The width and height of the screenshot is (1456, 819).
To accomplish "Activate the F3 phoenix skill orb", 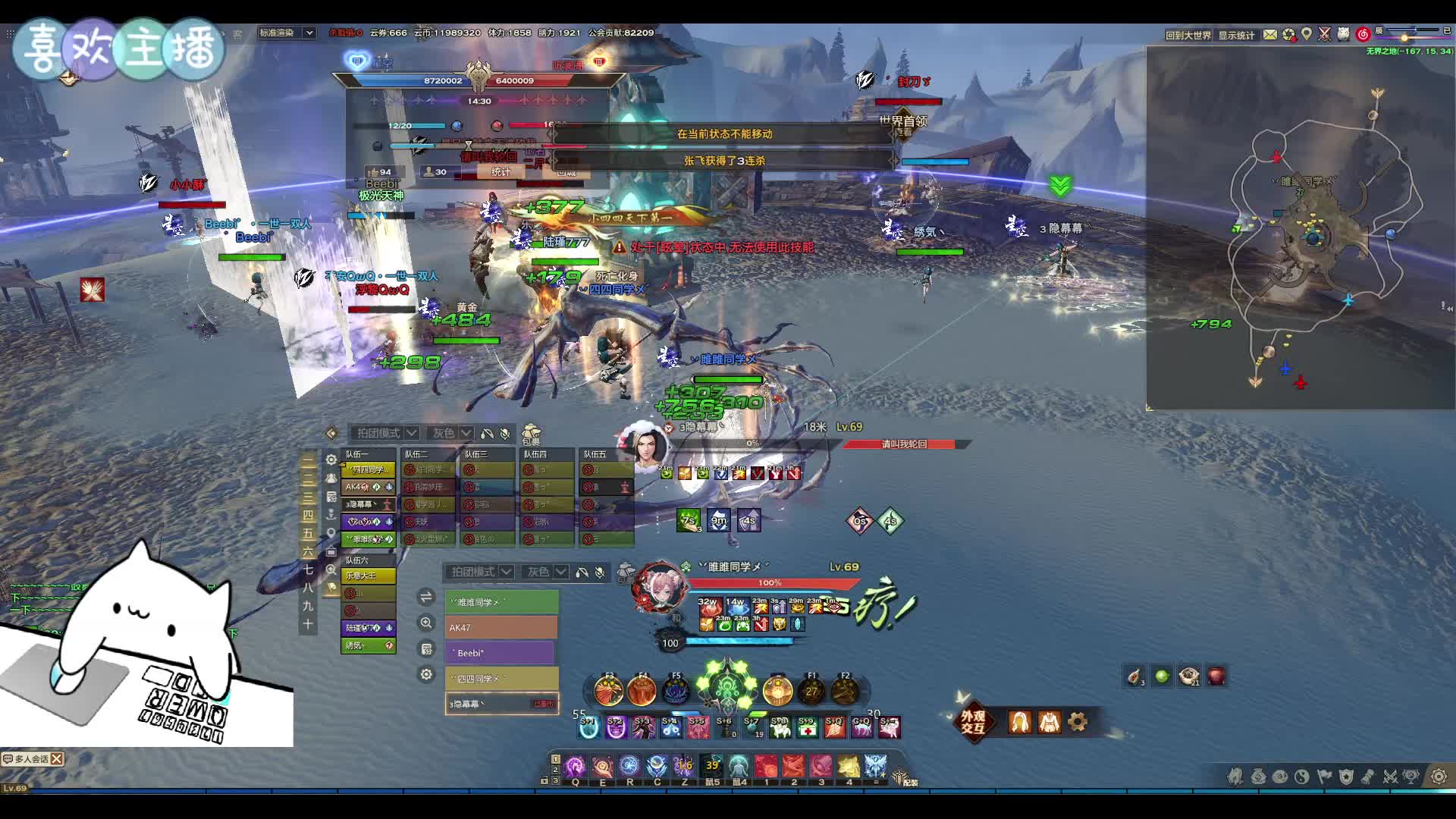I will pyautogui.click(x=608, y=691).
